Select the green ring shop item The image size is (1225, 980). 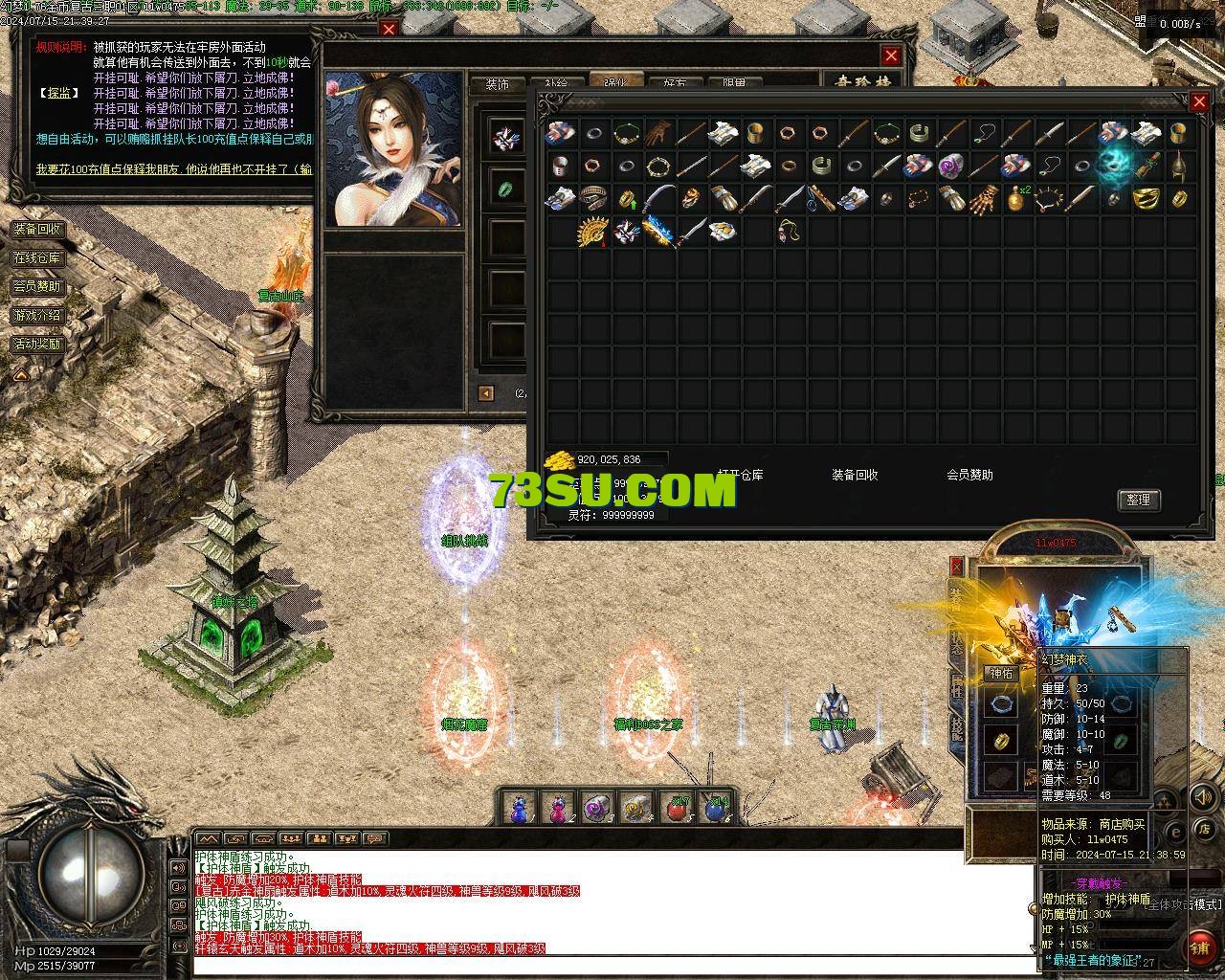point(503,188)
